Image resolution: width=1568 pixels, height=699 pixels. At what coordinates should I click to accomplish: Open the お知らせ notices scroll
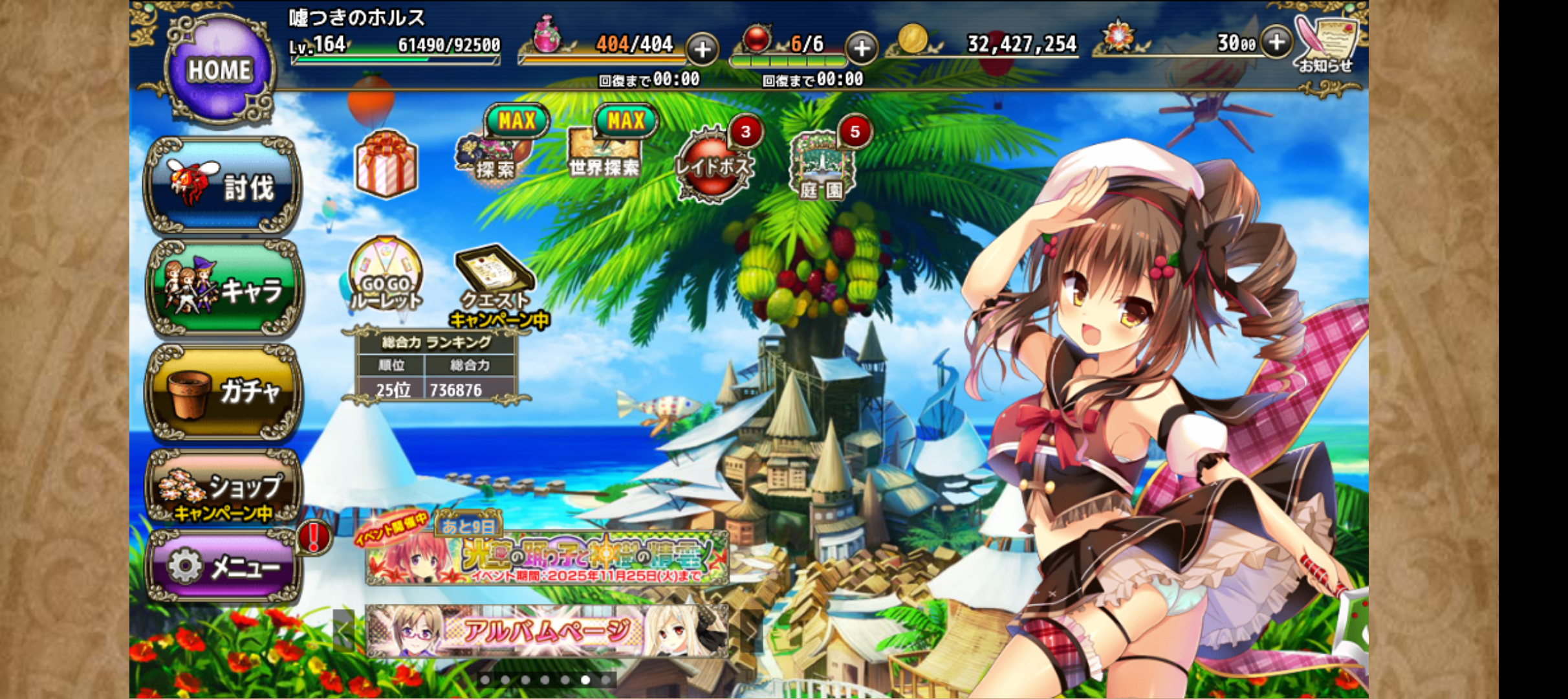pyautogui.click(x=1326, y=43)
